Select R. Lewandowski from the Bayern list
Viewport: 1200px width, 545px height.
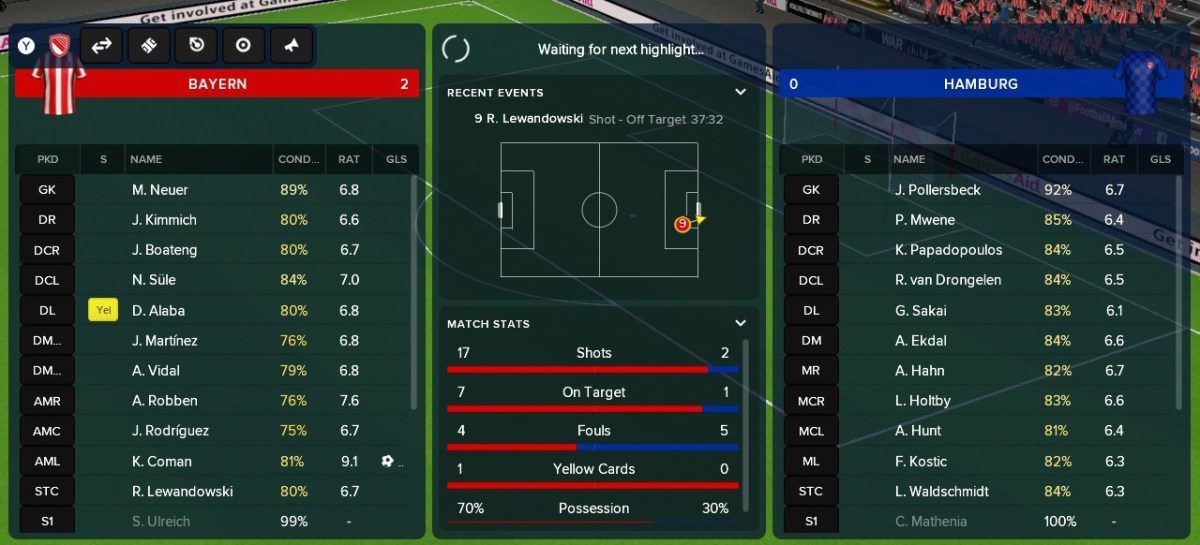click(x=182, y=491)
